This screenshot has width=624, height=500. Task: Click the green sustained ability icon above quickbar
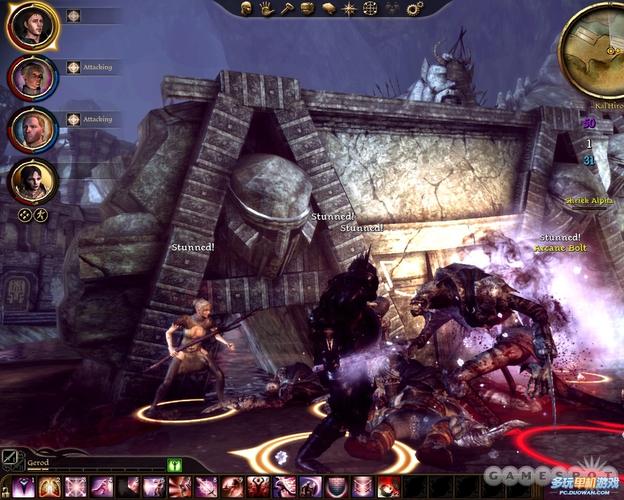pyautogui.click(x=174, y=464)
